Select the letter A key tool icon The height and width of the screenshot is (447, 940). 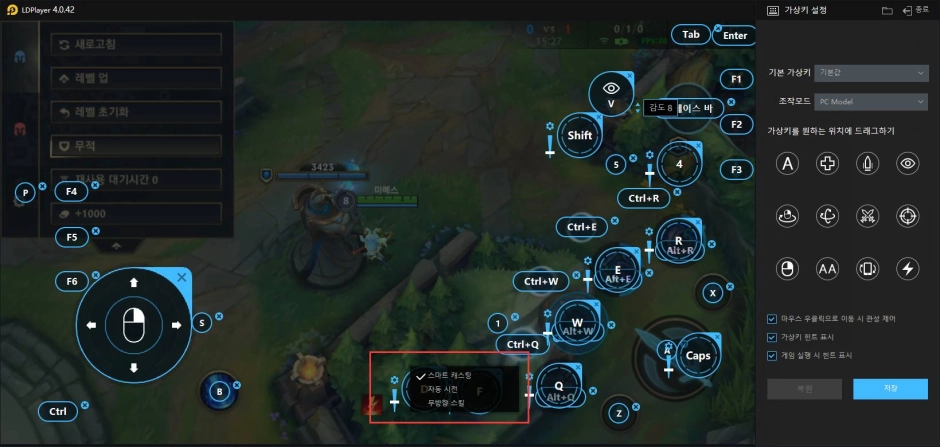(788, 163)
